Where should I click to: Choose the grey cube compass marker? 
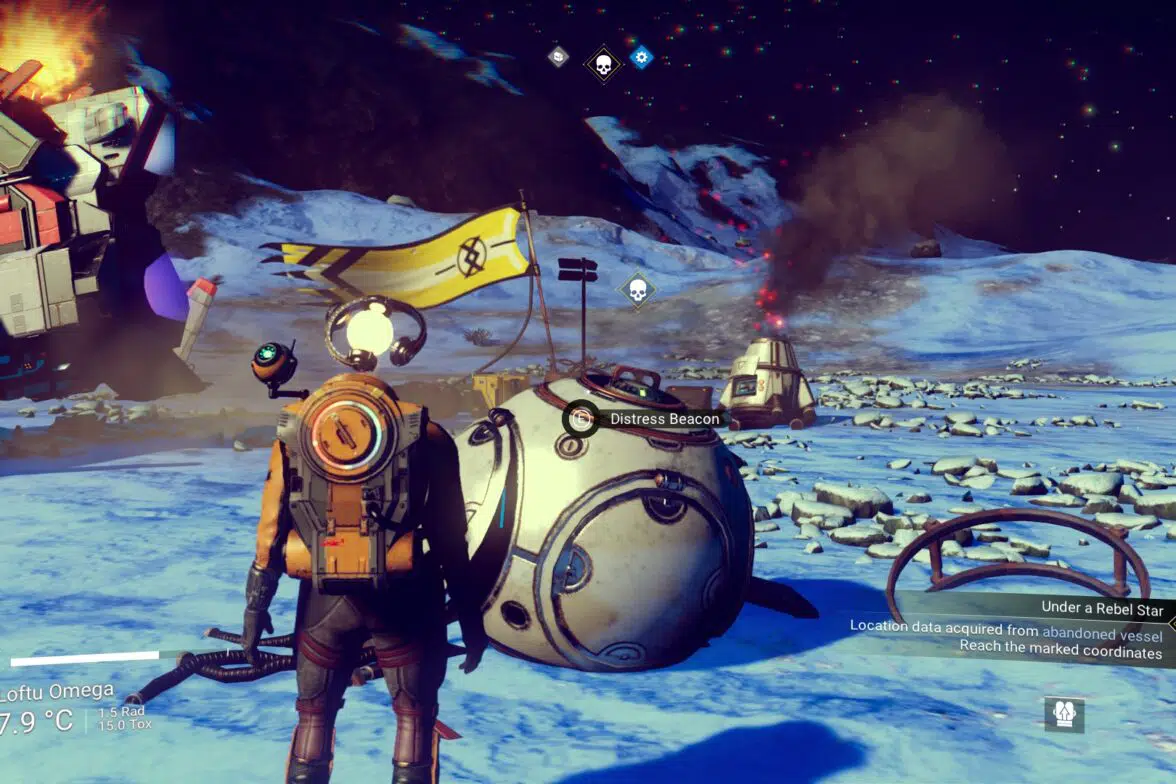point(558,57)
